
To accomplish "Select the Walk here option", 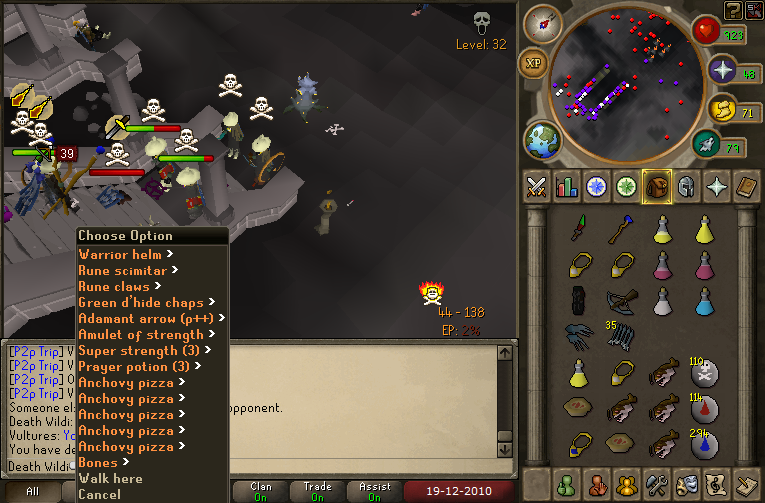I will [110, 478].
